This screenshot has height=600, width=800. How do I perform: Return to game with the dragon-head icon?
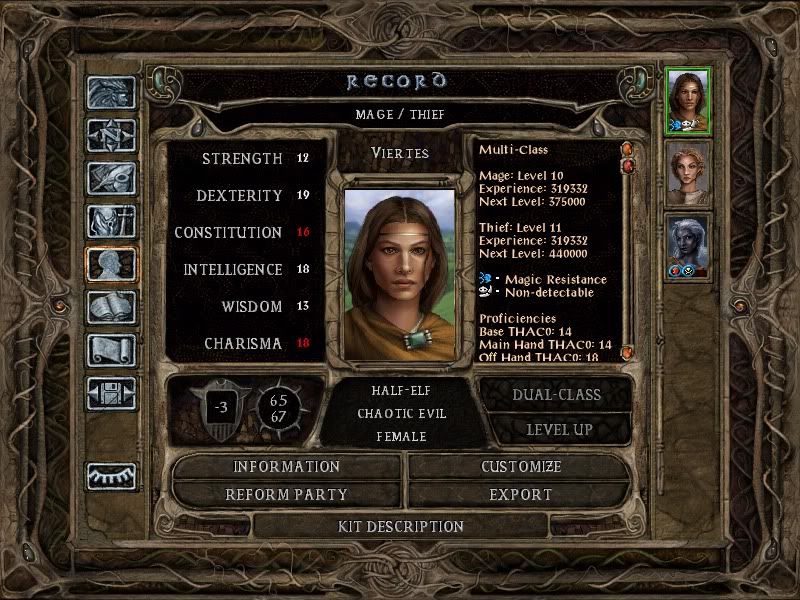tap(110, 94)
